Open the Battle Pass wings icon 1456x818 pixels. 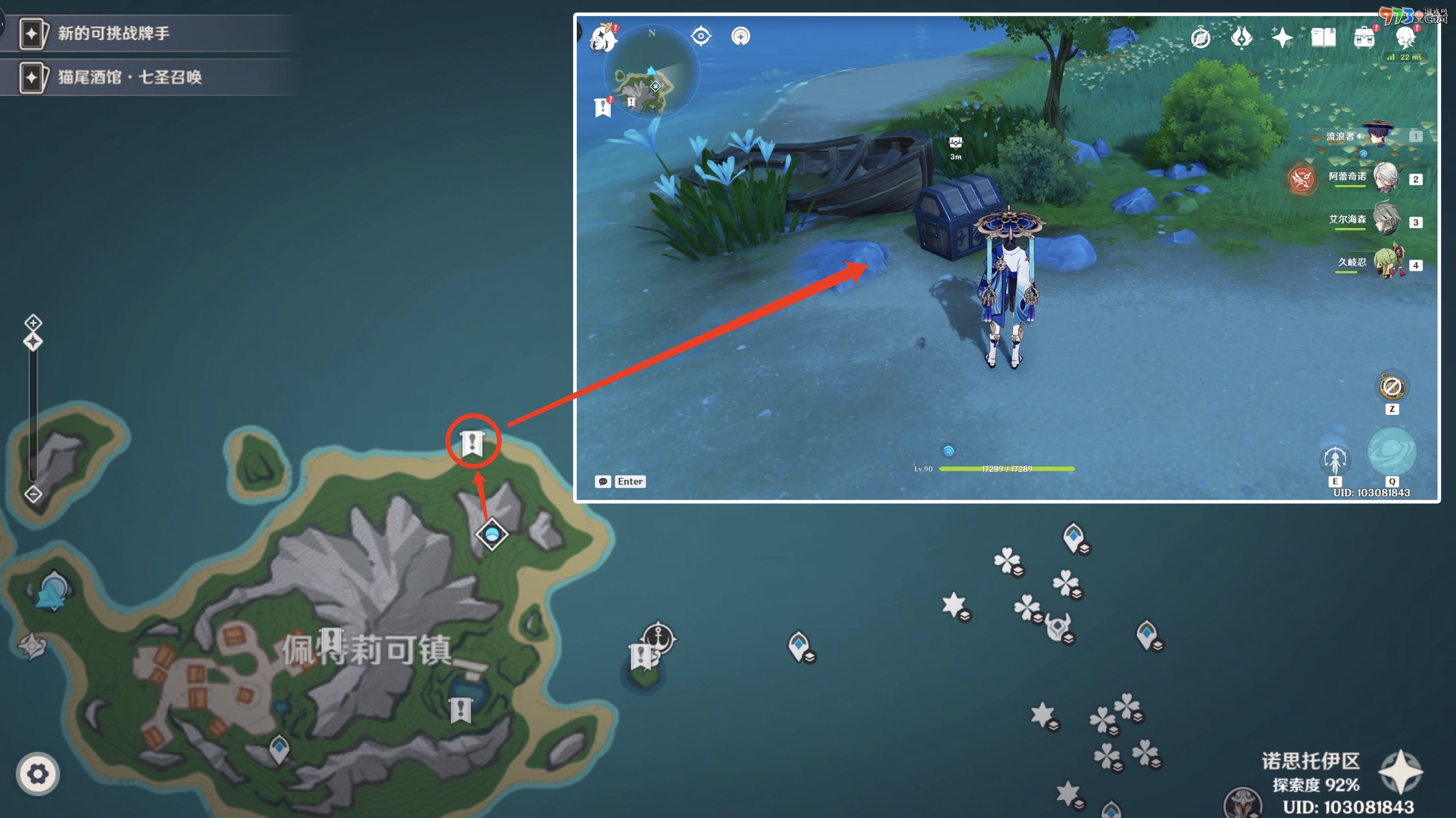tap(1241, 37)
